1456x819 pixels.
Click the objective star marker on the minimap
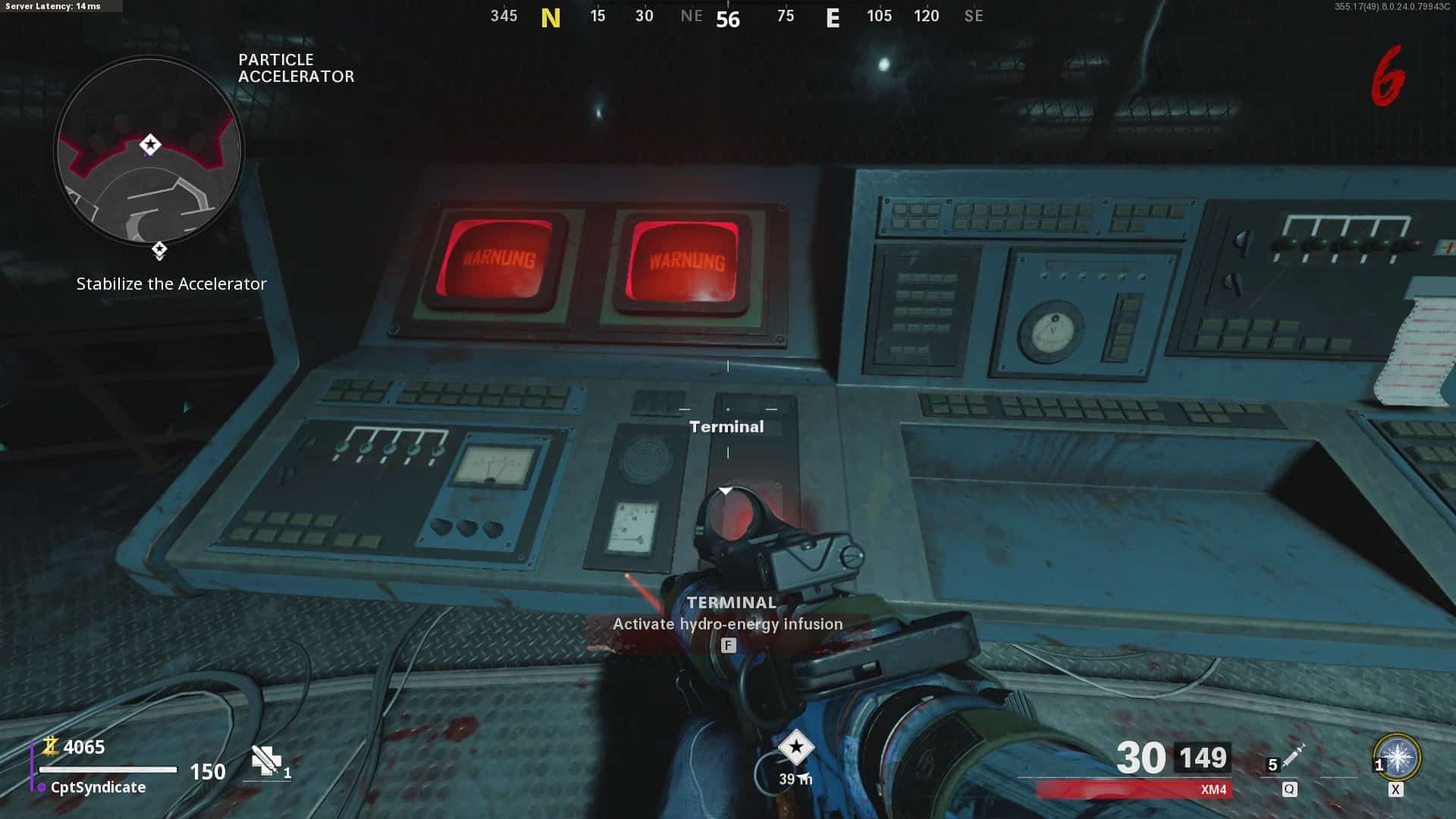pos(150,144)
